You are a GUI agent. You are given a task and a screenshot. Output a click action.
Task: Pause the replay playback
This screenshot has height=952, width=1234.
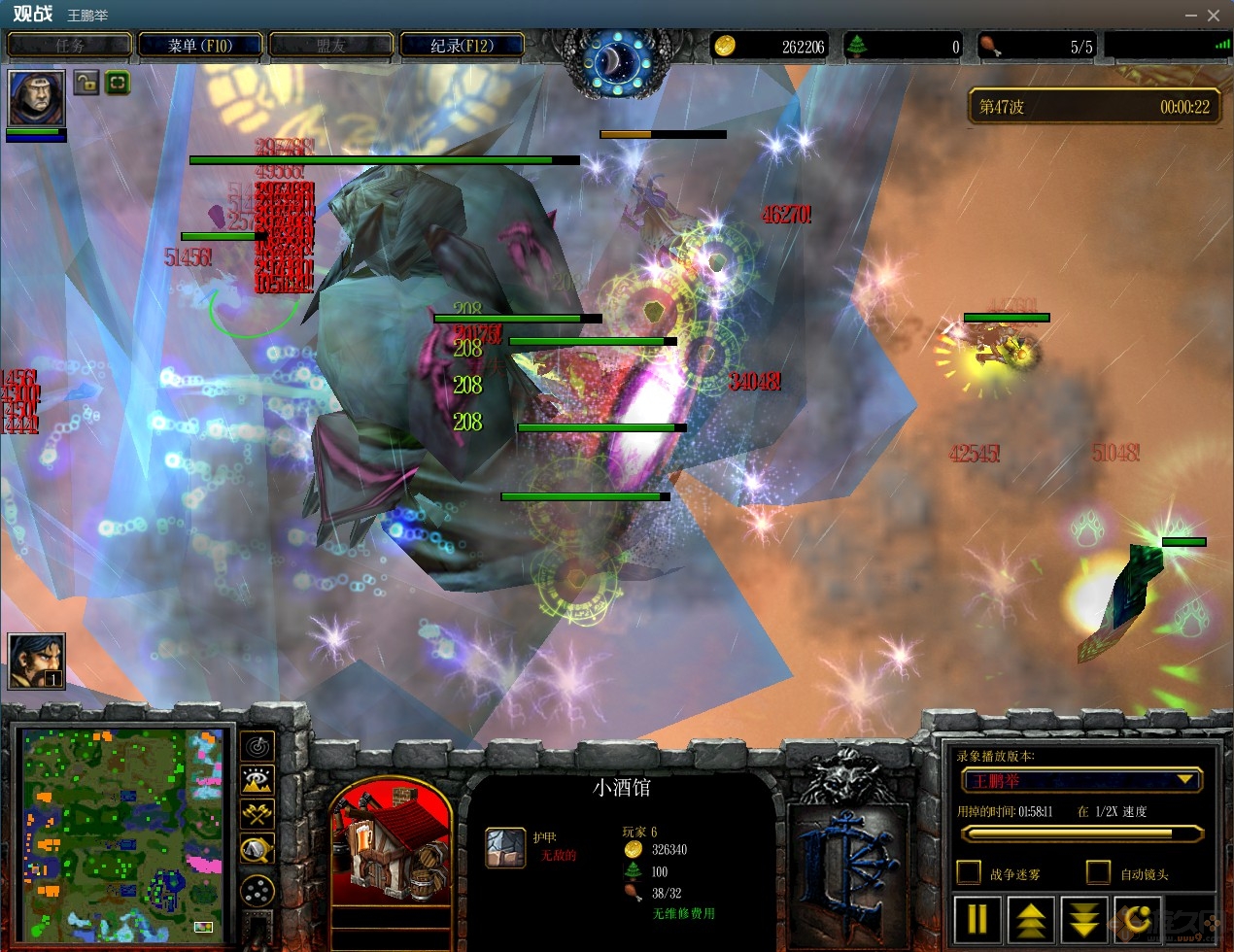977,918
